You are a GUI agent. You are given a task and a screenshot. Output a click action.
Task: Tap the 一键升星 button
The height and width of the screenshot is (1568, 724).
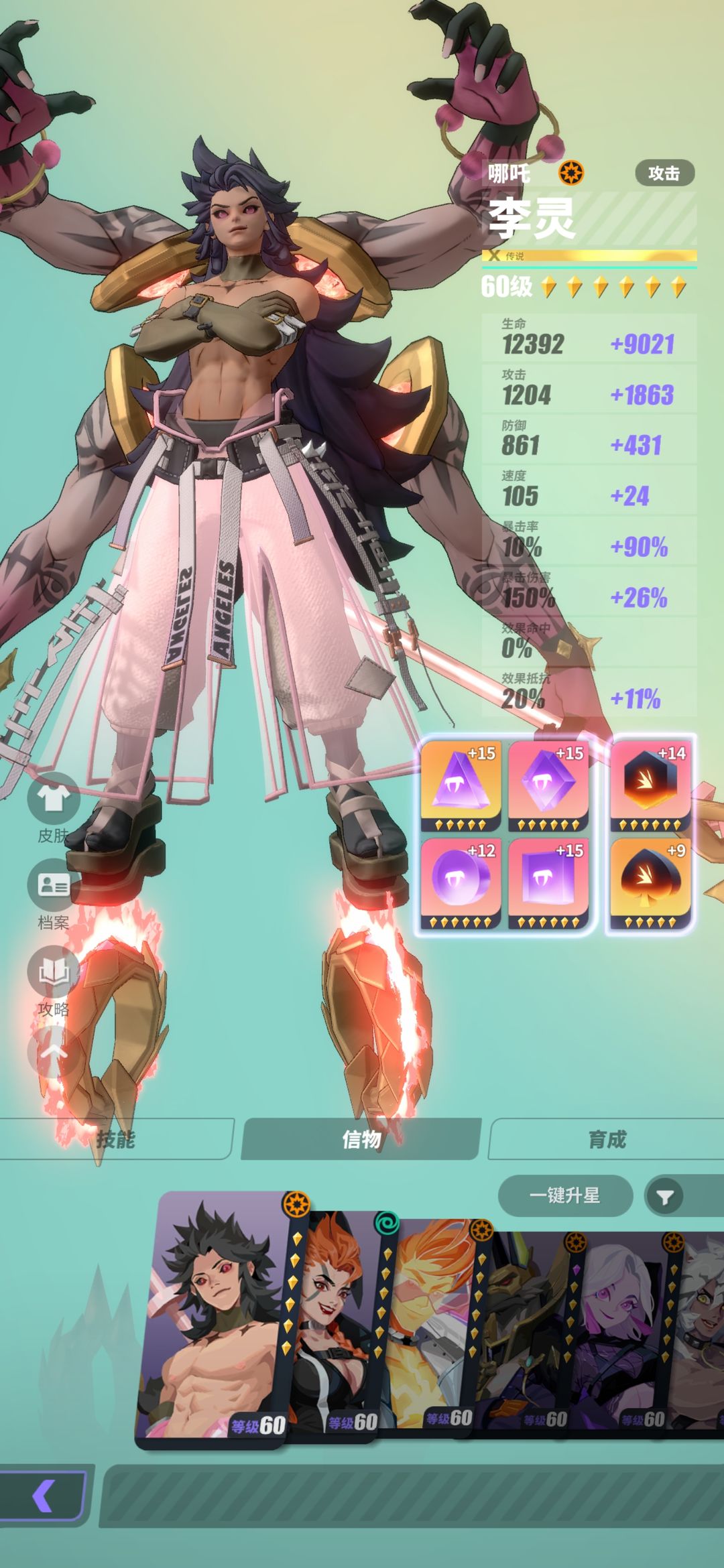[x=564, y=1195]
